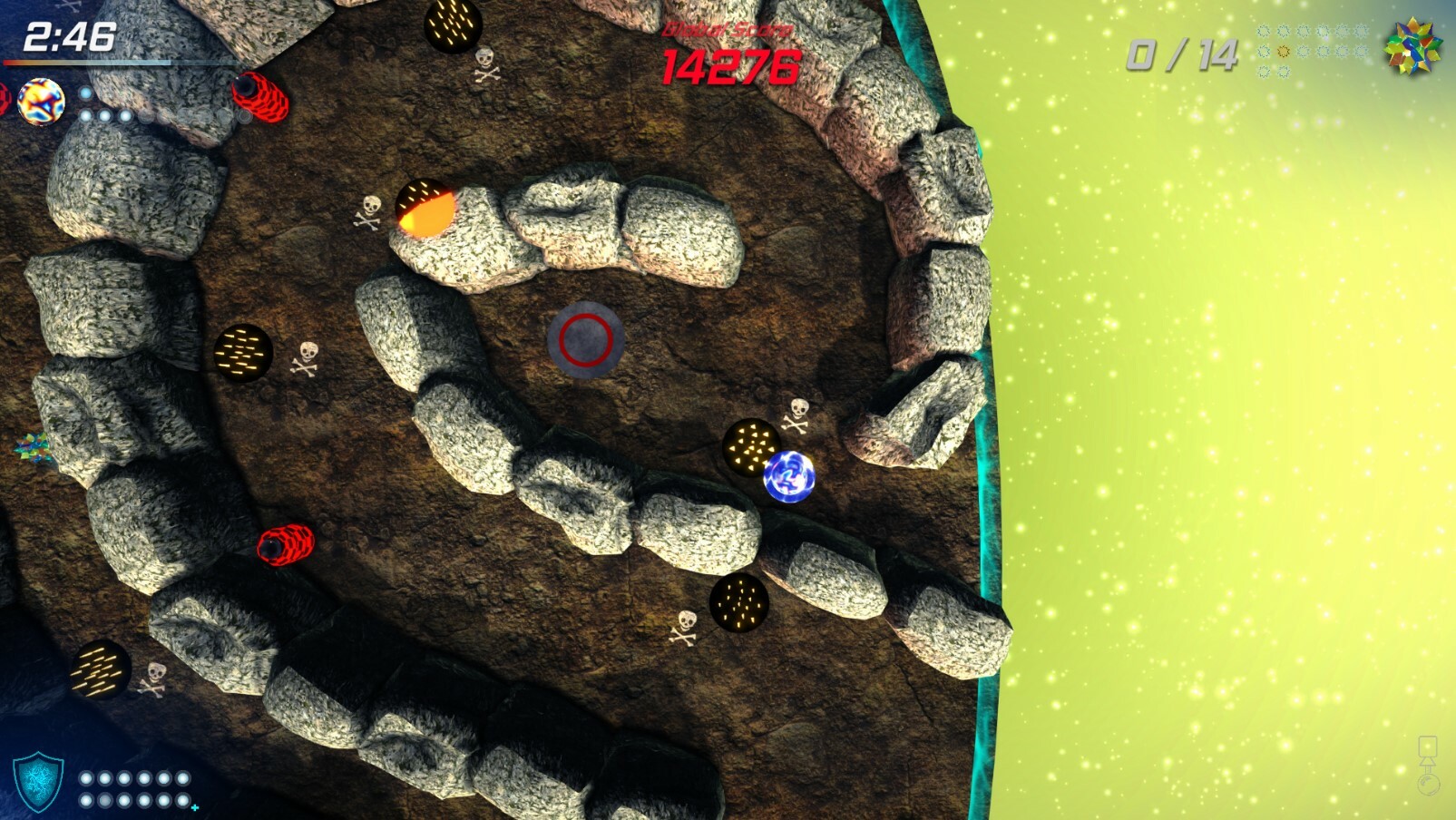Select the red spiky bomb on the left

point(287,545)
